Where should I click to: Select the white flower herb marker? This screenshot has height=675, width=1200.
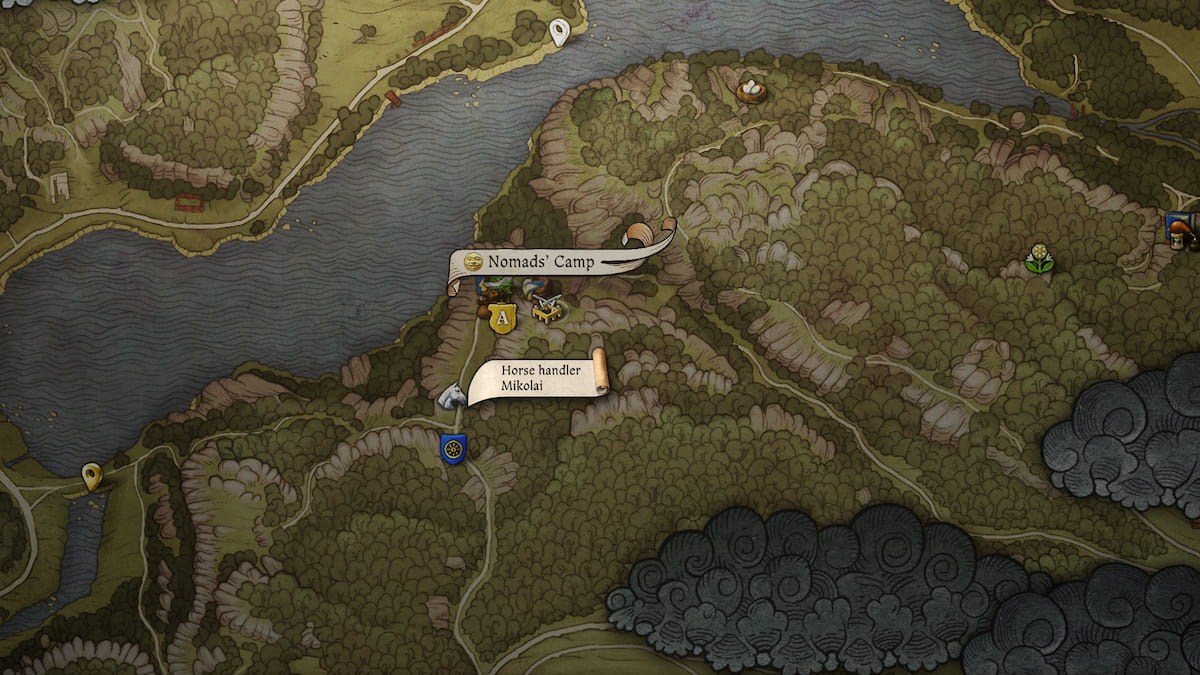(x=1040, y=259)
